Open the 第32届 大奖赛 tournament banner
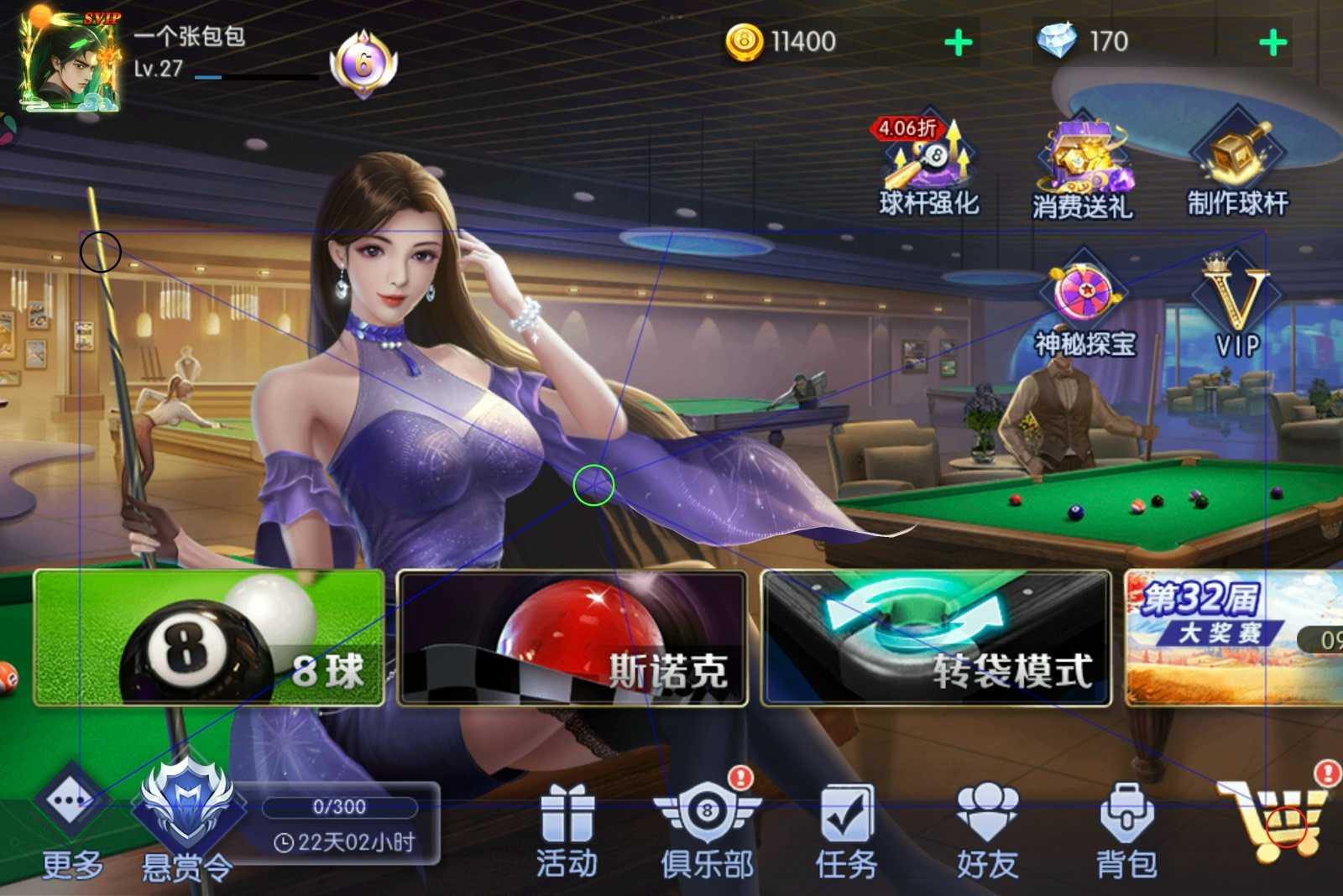This screenshot has width=1343, height=896. pos(1232,638)
